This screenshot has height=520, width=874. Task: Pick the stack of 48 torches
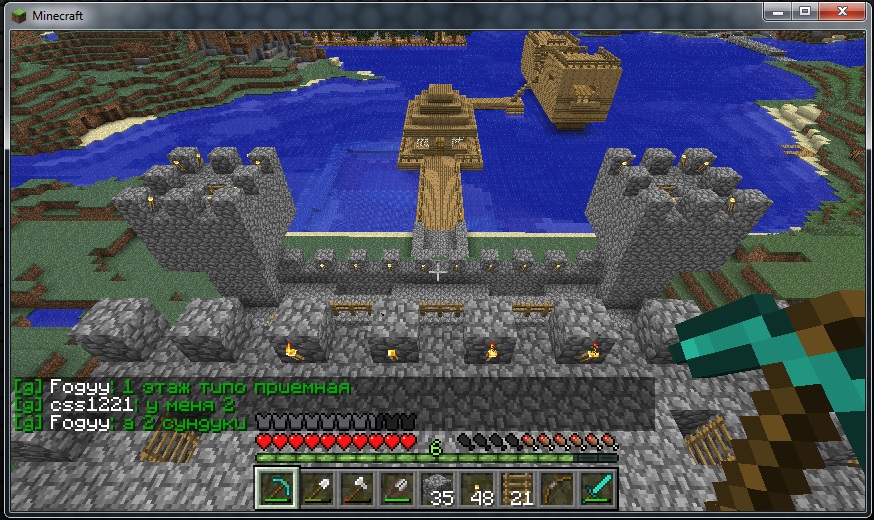(x=475, y=488)
